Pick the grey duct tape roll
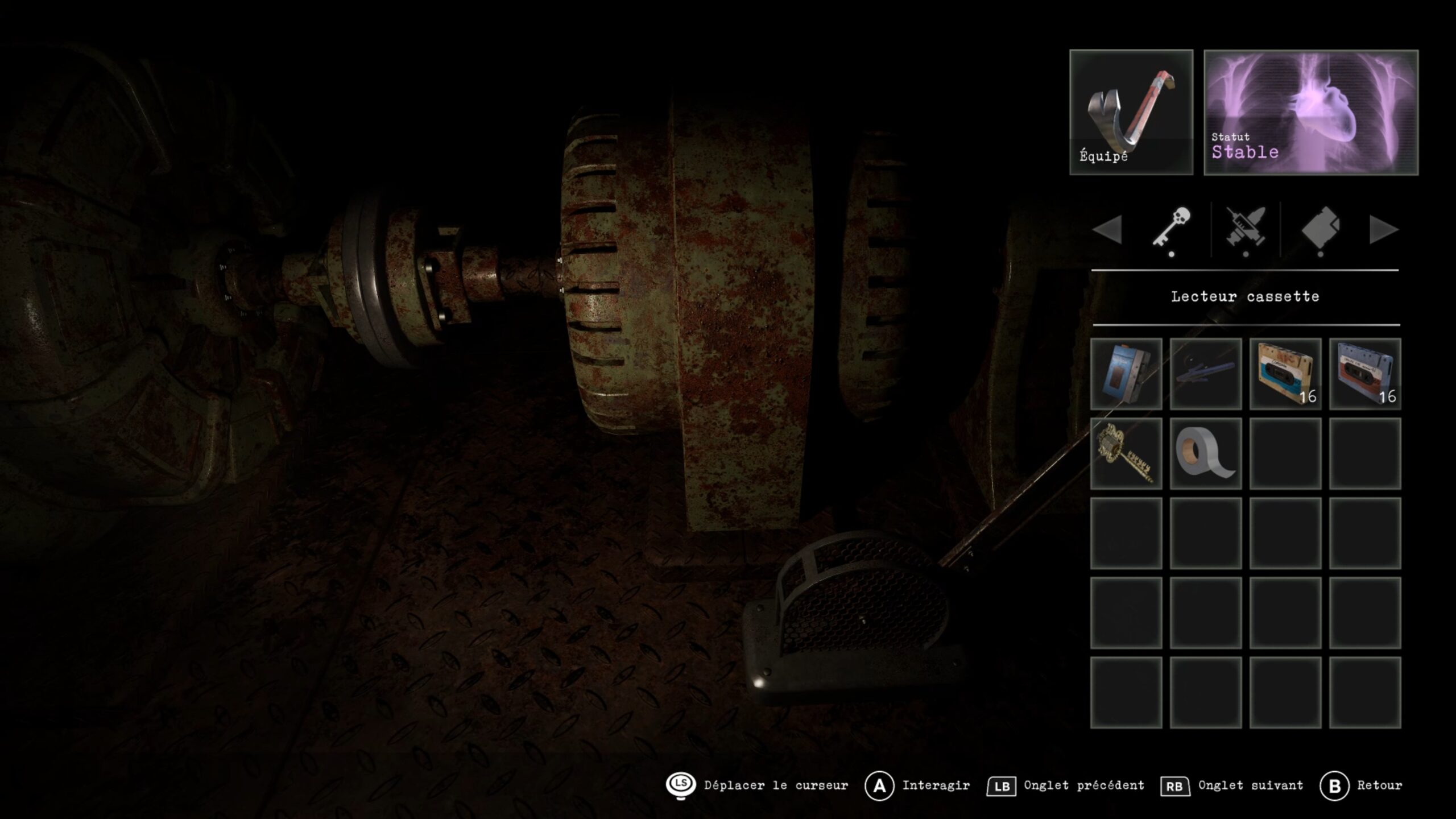 pyautogui.click(x=1205, y=453)
